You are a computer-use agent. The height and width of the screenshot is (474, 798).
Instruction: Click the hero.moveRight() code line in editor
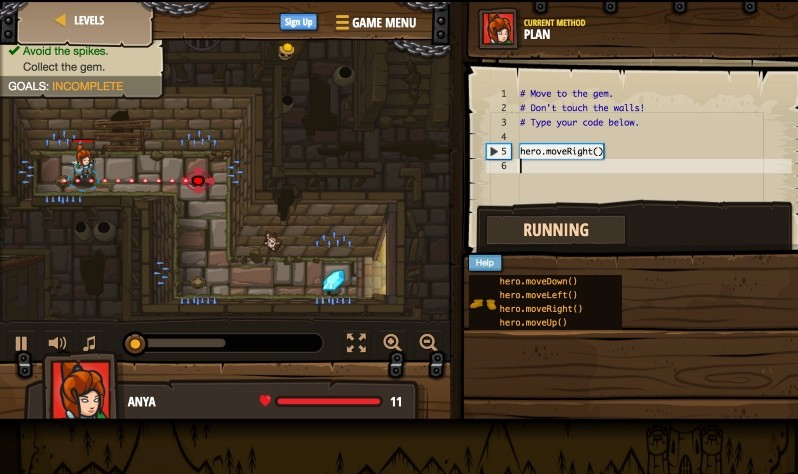point(562,151)
